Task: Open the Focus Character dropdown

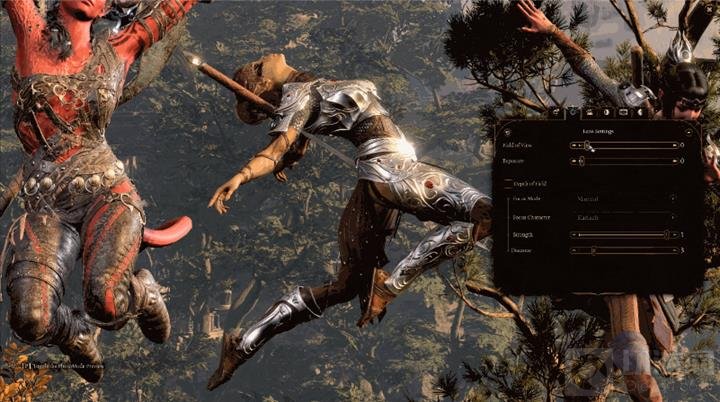Action: 624,216
